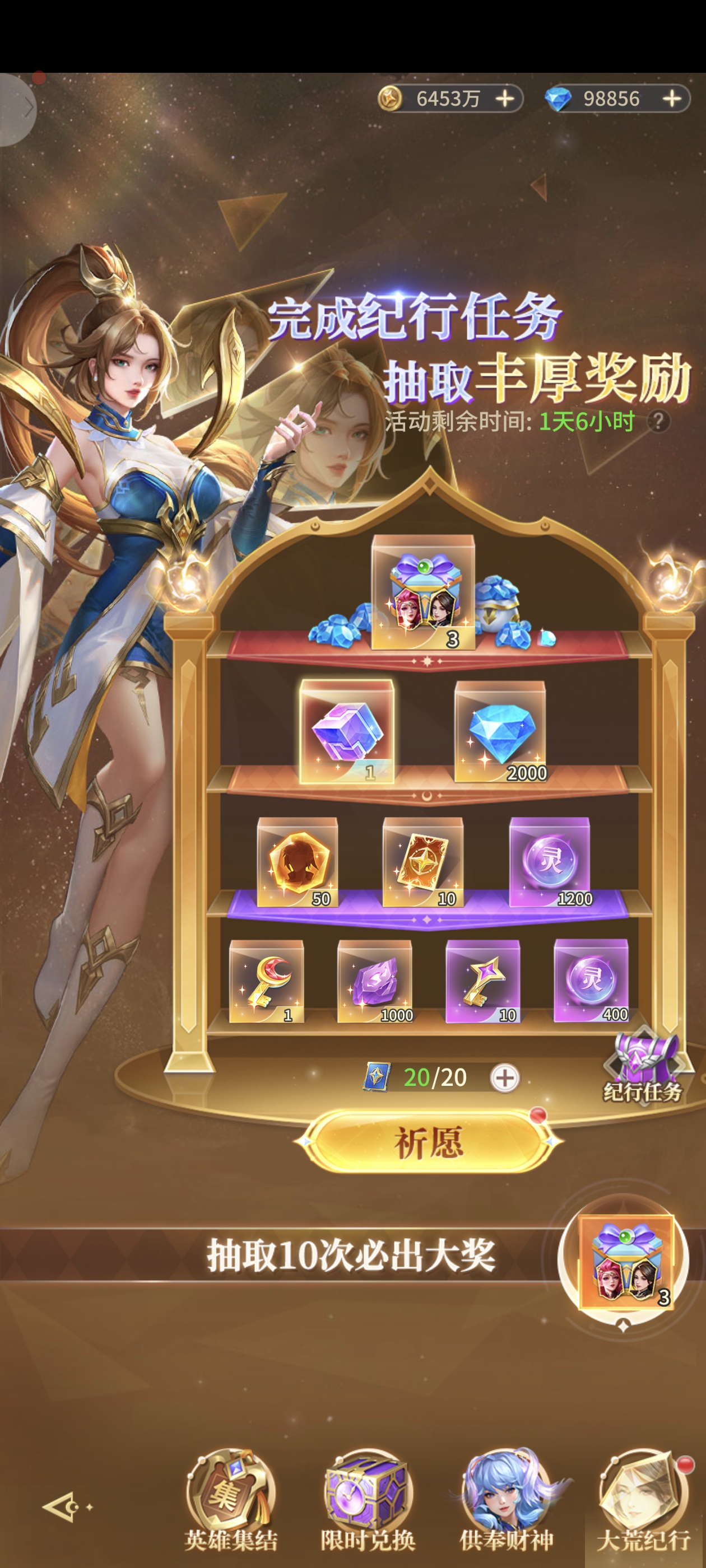Screen dimensions: 706x1568
Task: Open the event help question mark
Action: 658,421
